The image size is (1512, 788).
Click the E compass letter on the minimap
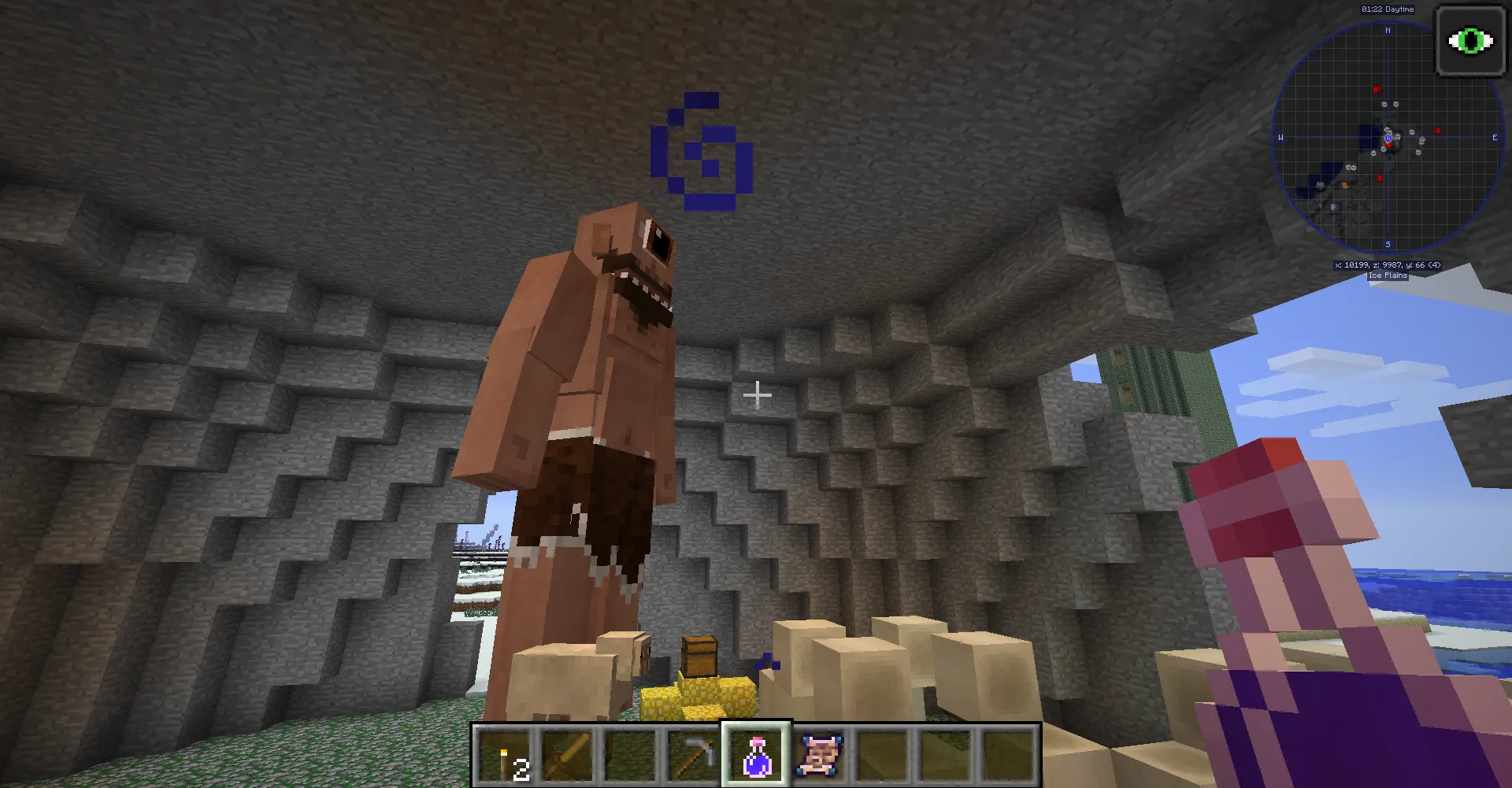tap(1495, 138)
